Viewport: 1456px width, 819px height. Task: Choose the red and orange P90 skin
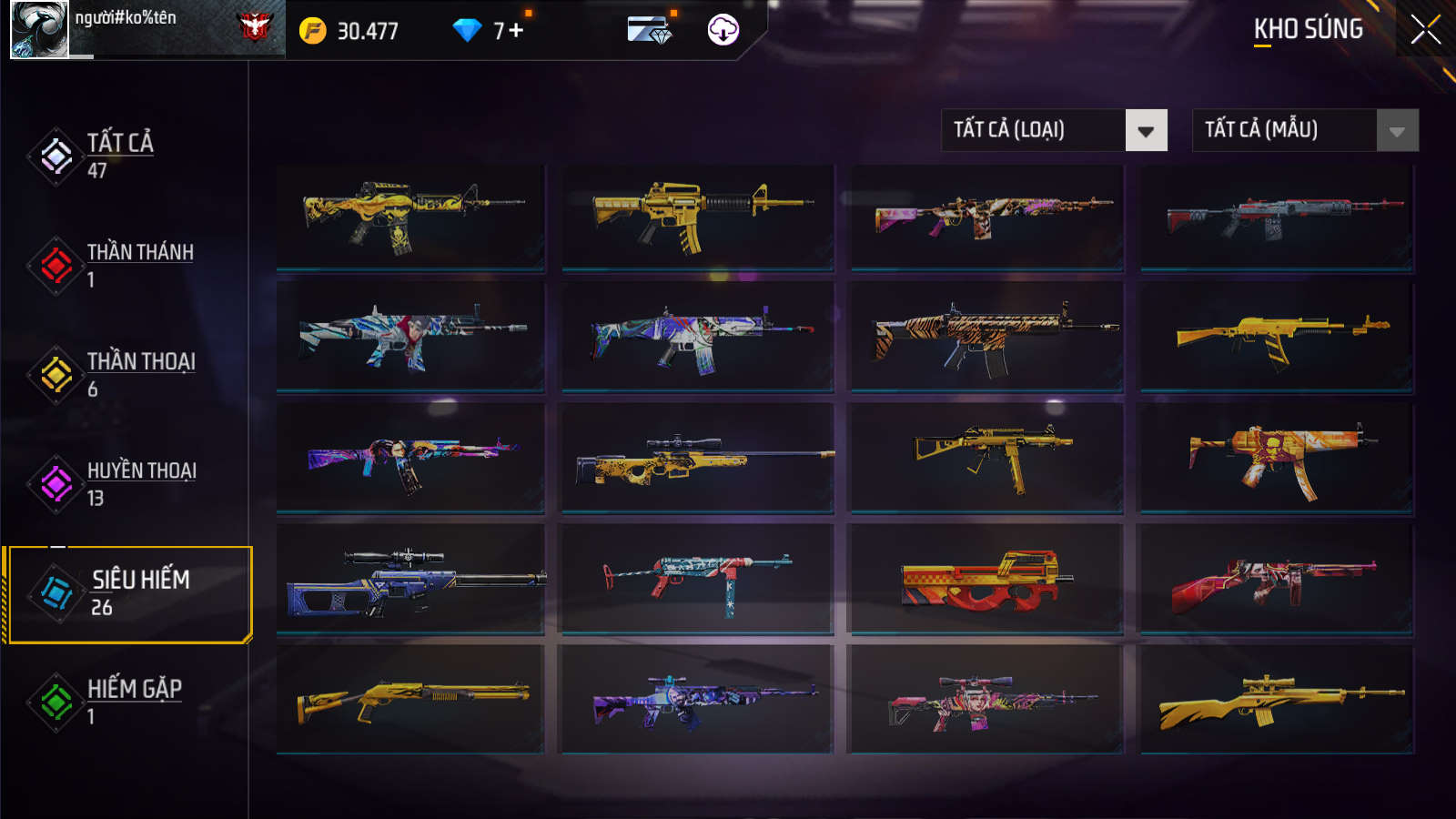[x=987, y=579]
